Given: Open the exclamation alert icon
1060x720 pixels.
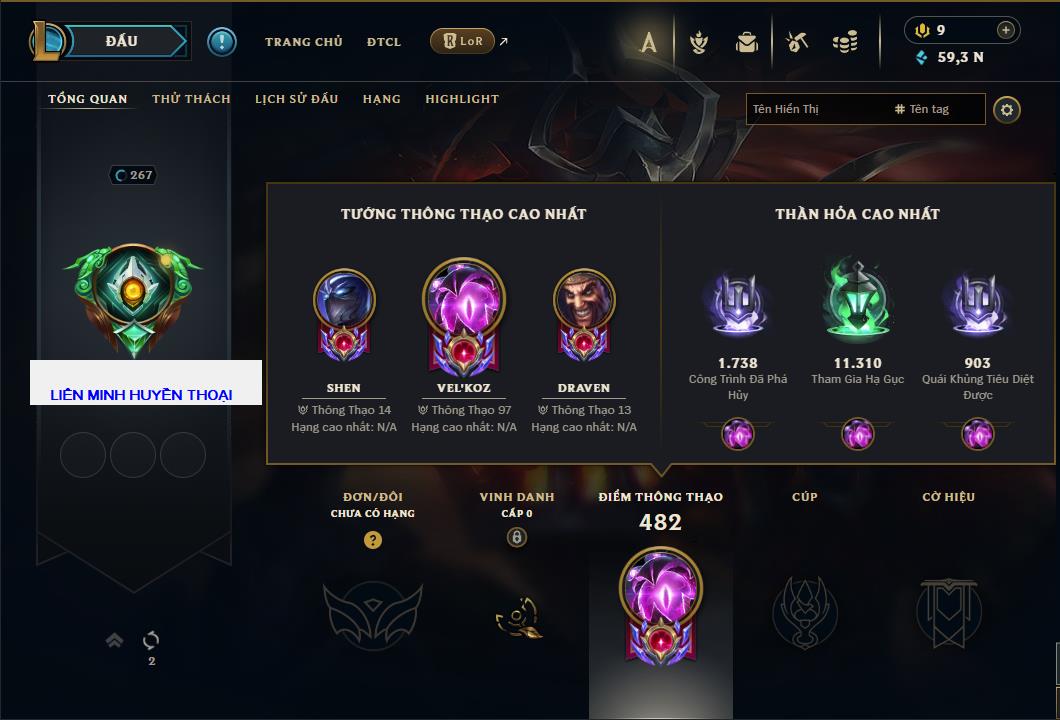Looking at the screenshot, I should (x=221, y=42).
